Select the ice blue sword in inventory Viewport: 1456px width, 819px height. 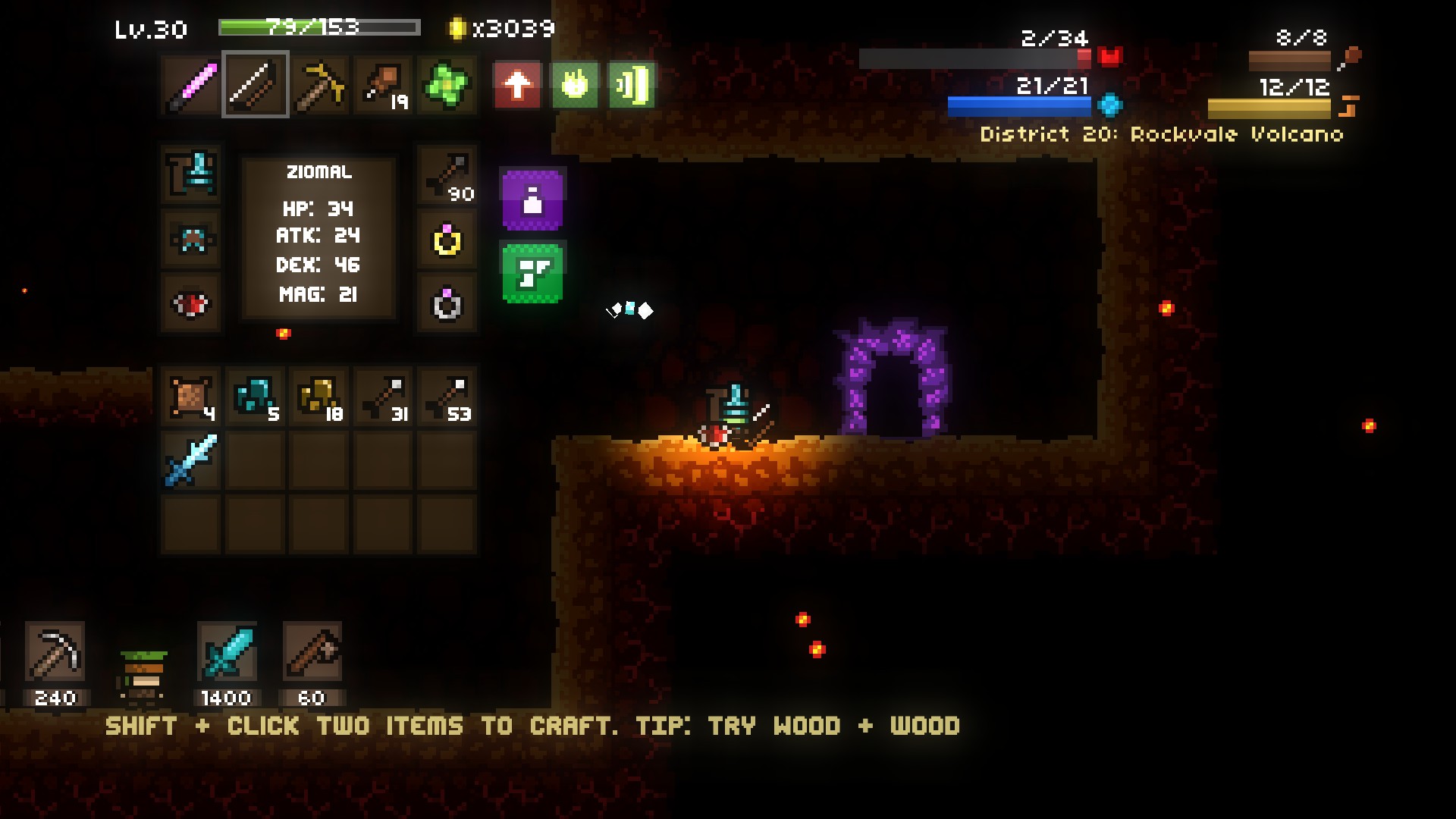(192, 460)
